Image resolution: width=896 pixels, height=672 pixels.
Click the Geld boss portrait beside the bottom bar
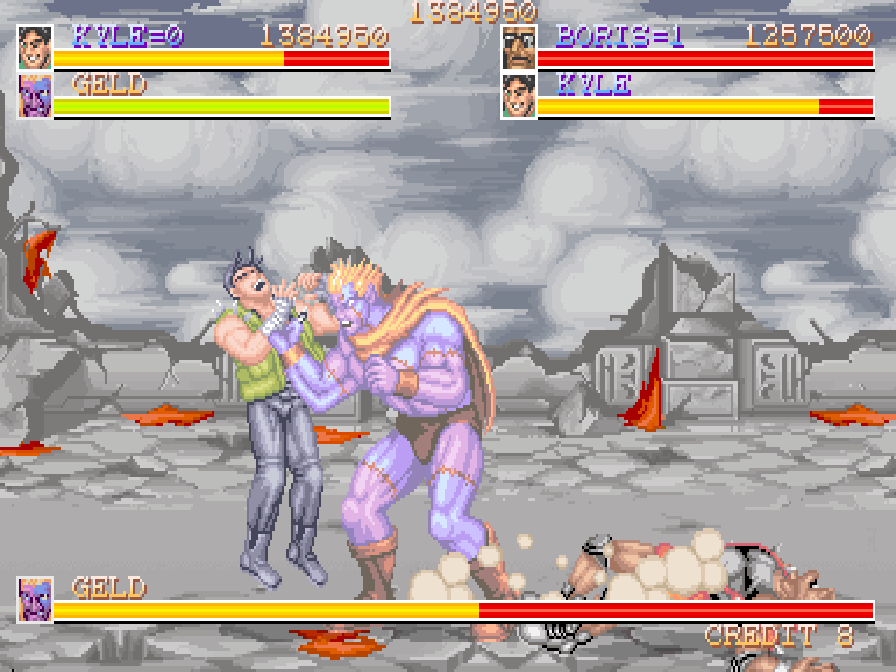pos(35,600)
